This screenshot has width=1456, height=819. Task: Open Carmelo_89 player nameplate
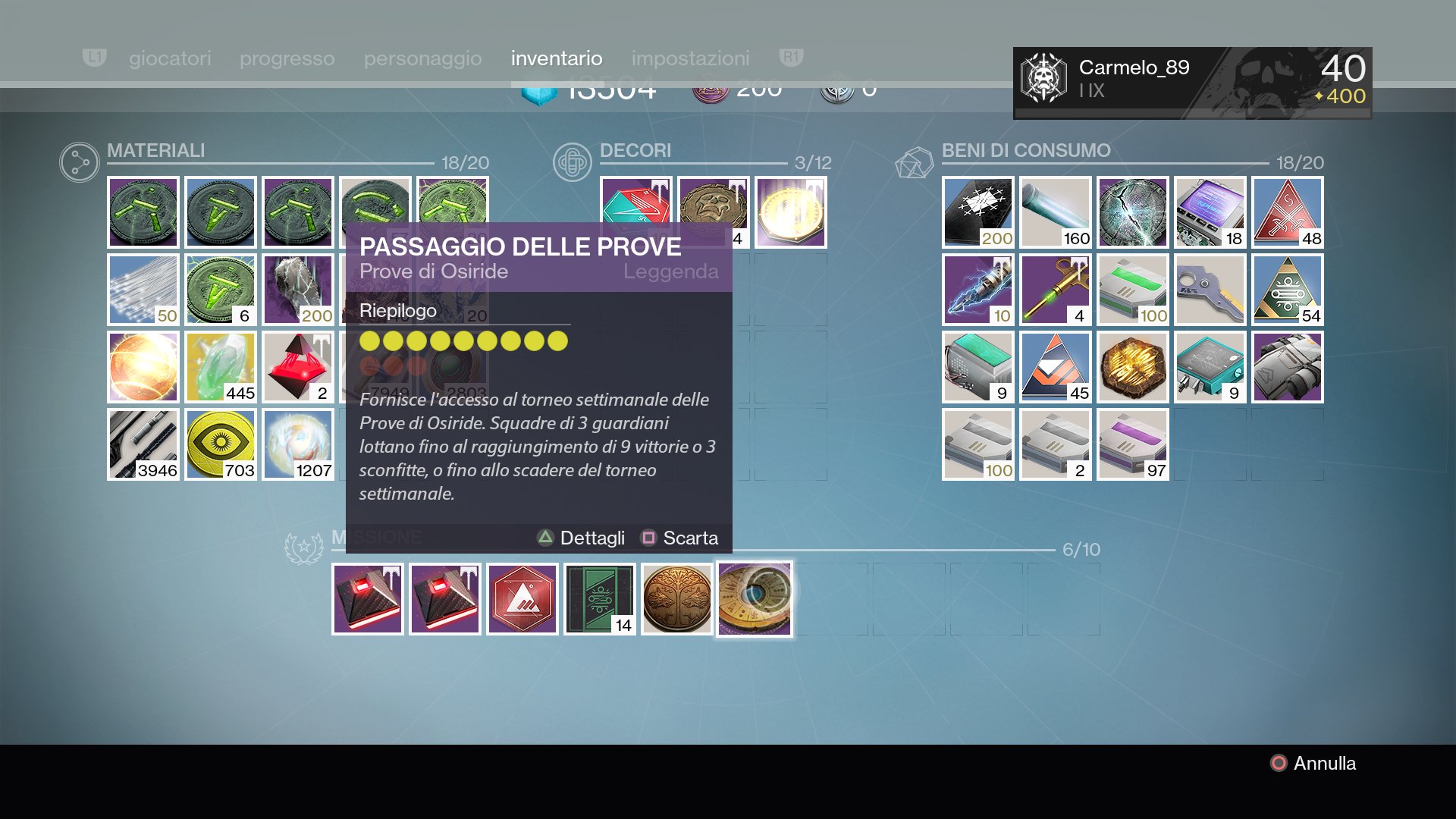tap(1192, 83)
